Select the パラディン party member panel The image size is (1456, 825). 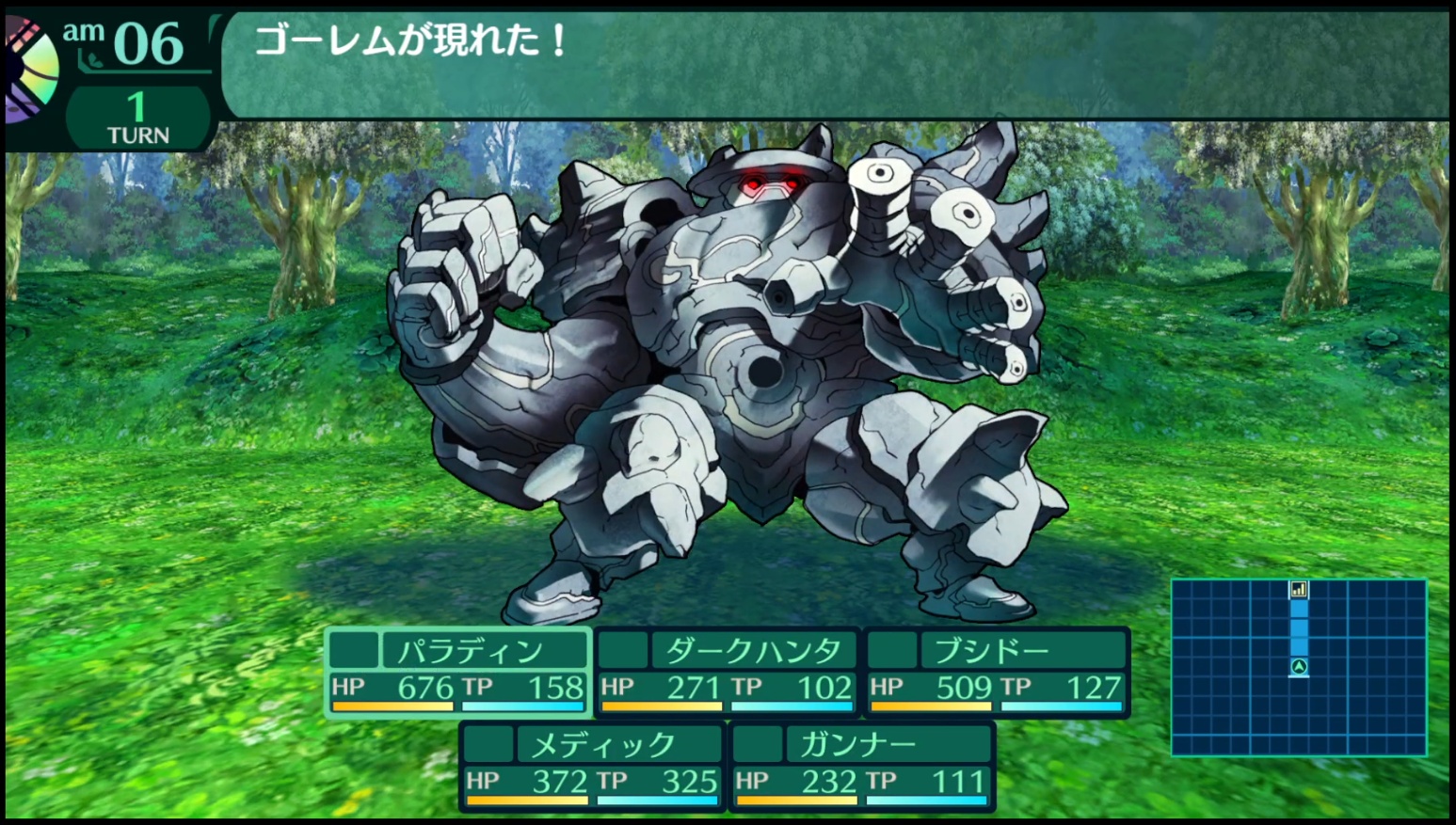coord(458,673)
